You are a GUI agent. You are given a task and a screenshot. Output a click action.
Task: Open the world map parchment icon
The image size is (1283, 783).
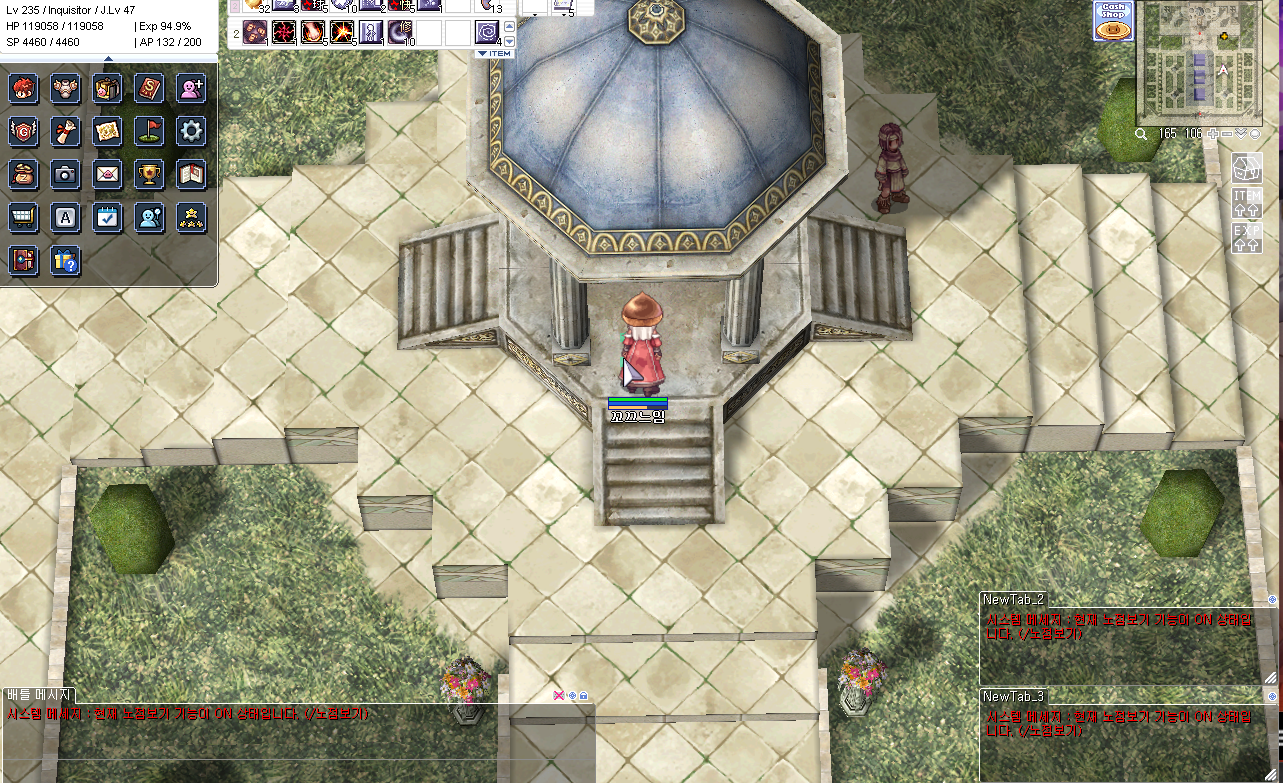pos(107,131)
